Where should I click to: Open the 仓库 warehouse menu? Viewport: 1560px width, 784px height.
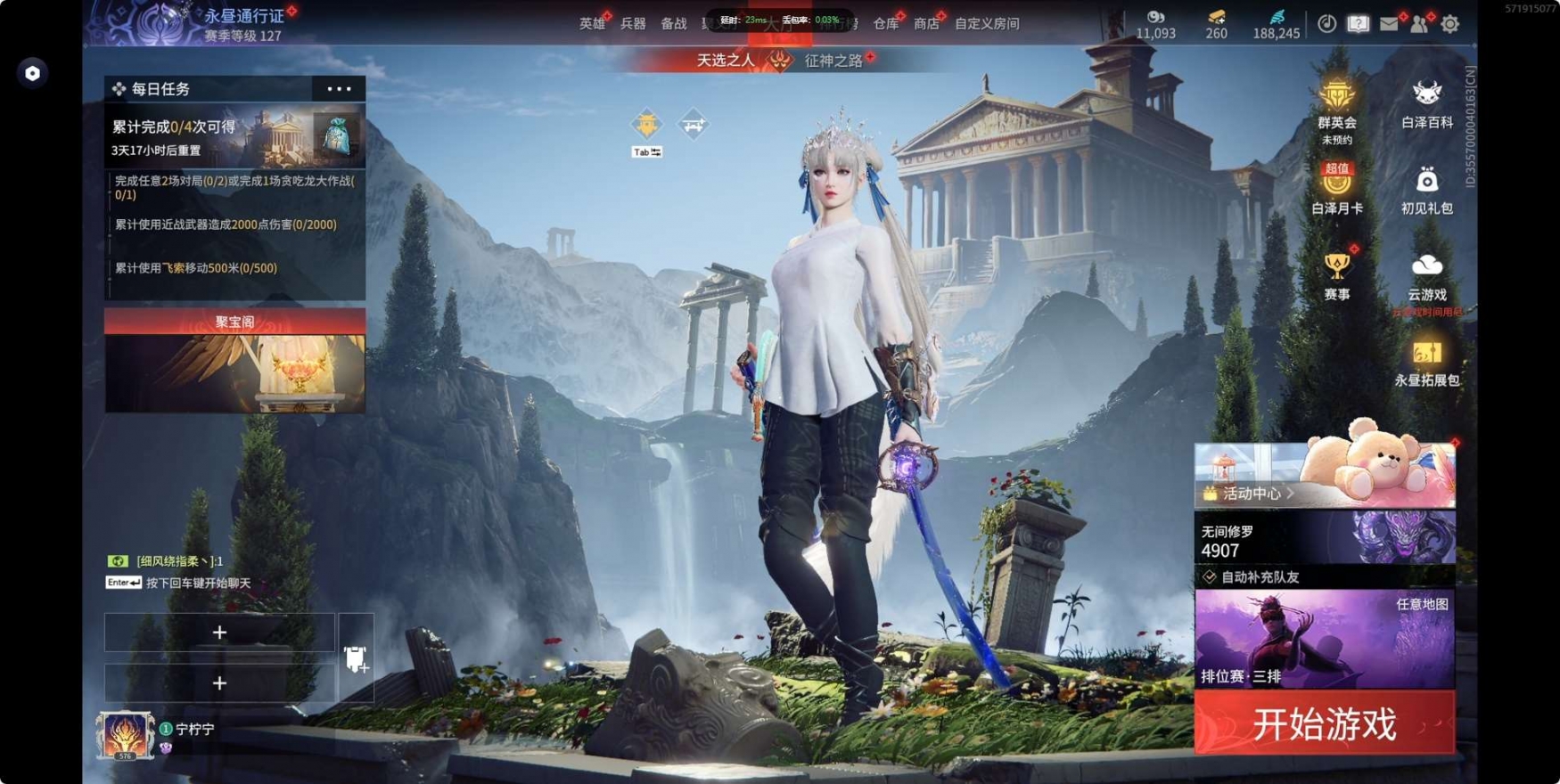pyautogui.click(x=885, y=24)
